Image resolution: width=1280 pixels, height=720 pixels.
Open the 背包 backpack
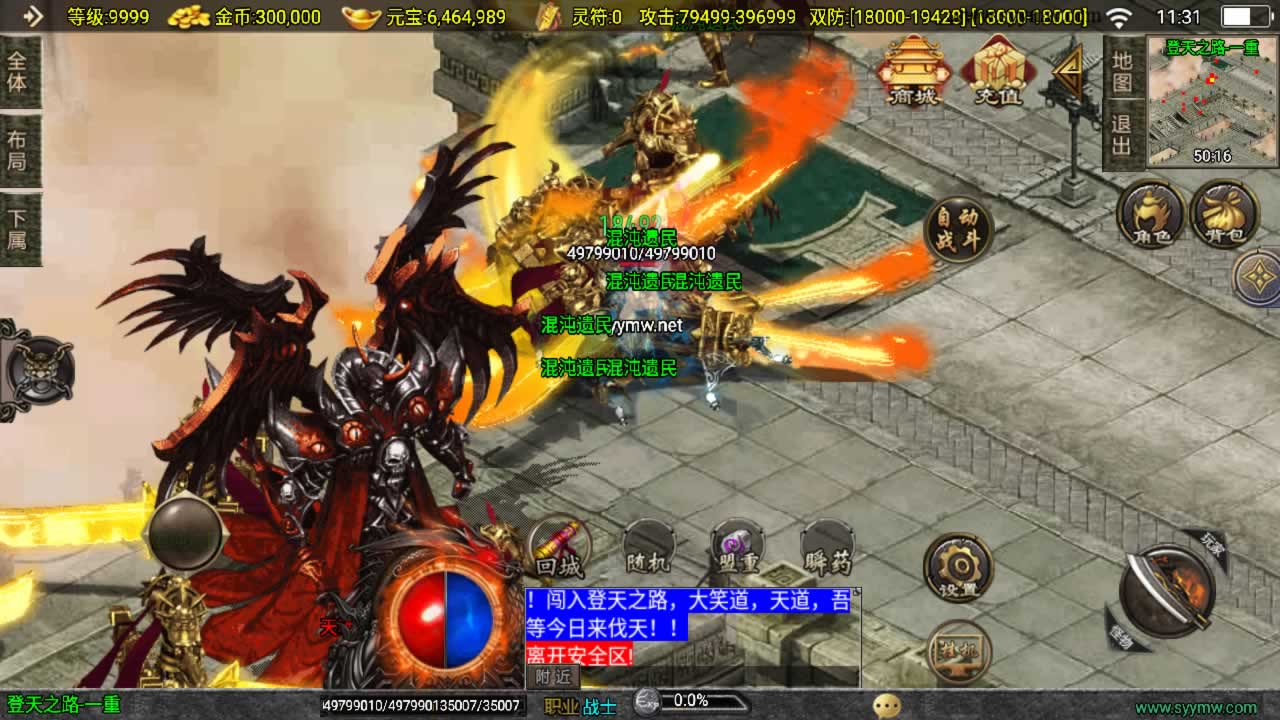click(1223, 214)
